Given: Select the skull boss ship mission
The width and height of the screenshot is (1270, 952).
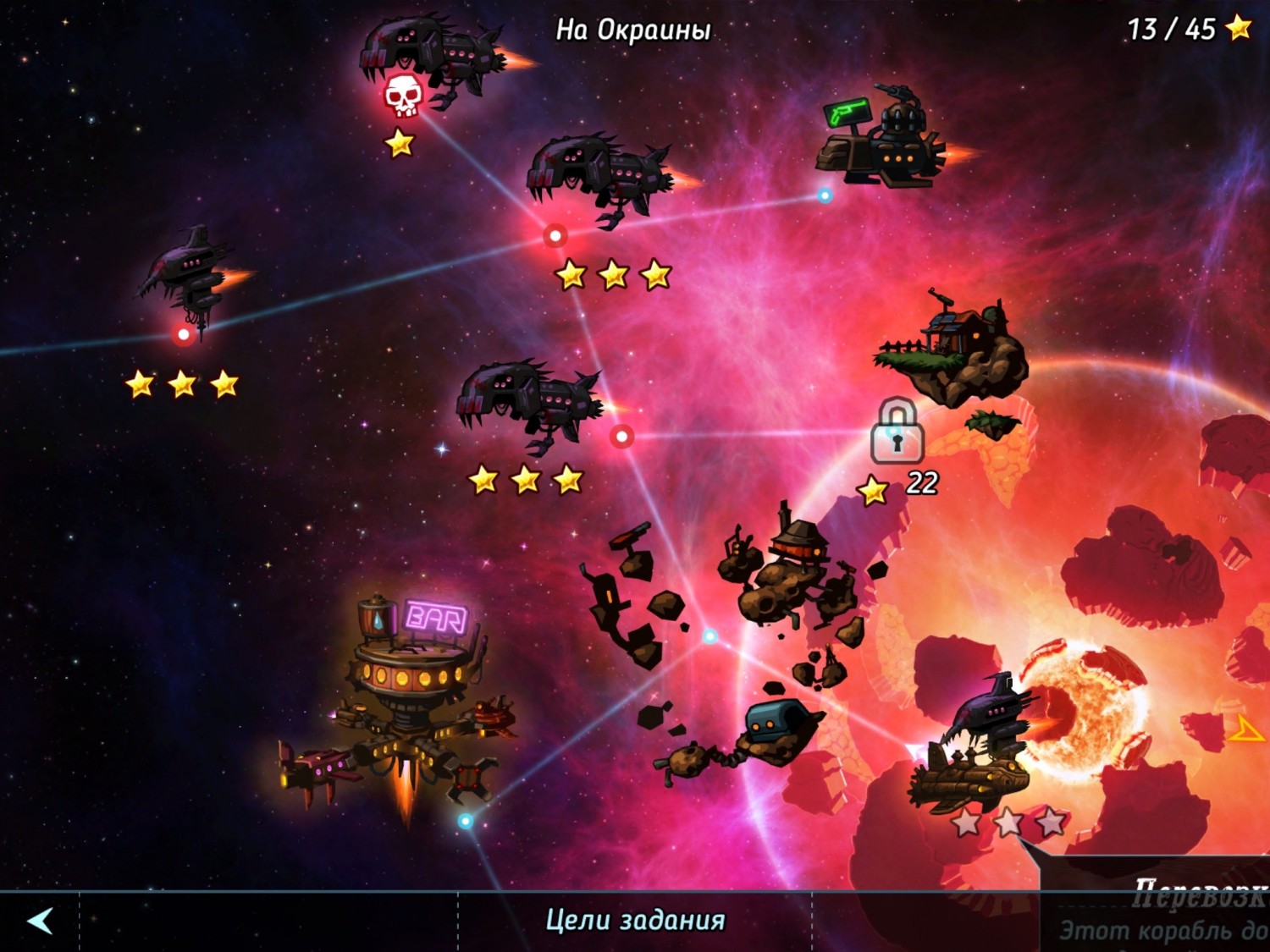Looking at the screenshot, I should pos(403,96).
